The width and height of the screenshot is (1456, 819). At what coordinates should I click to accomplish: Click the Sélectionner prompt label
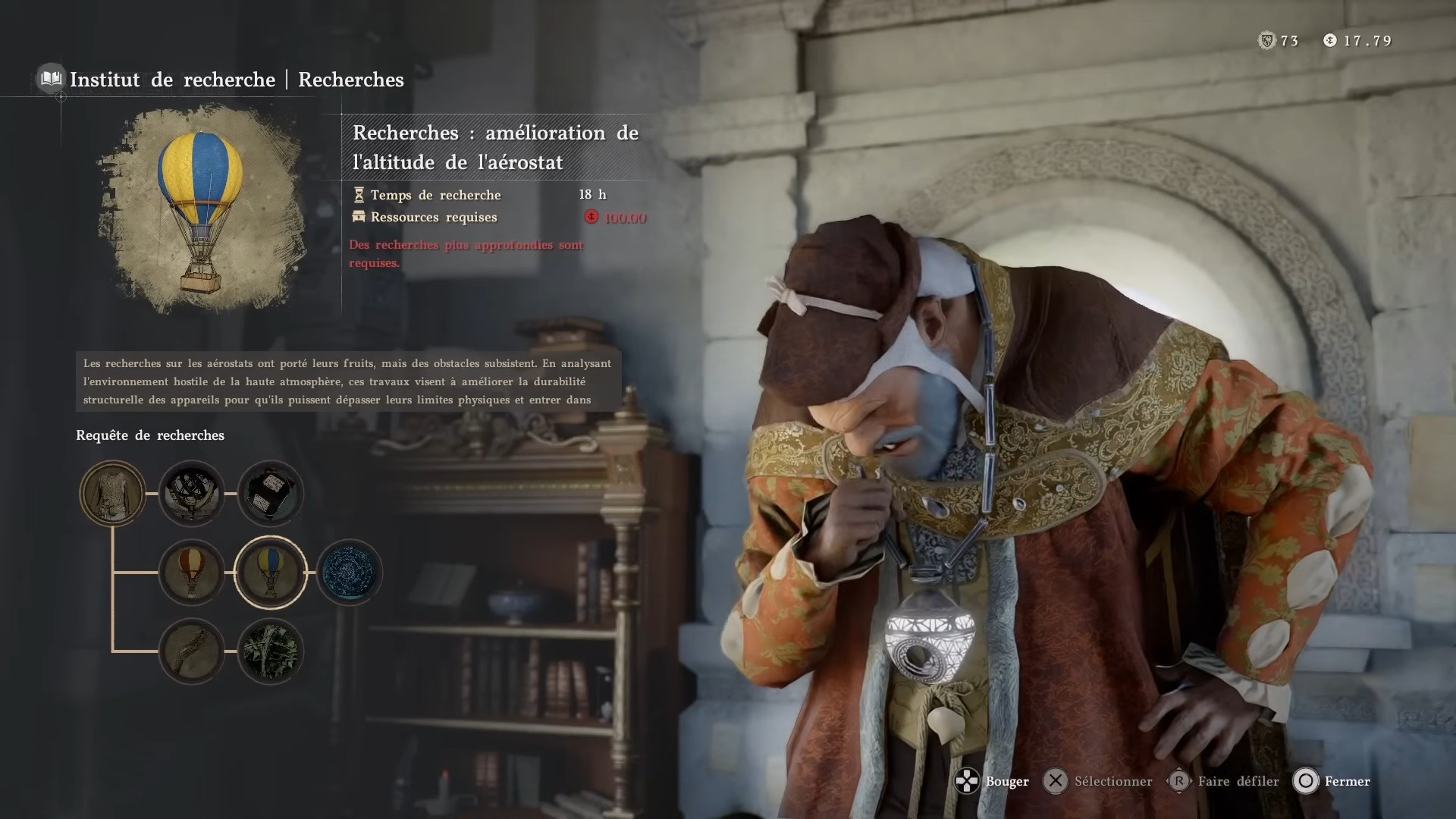(x=1112, y=781)
